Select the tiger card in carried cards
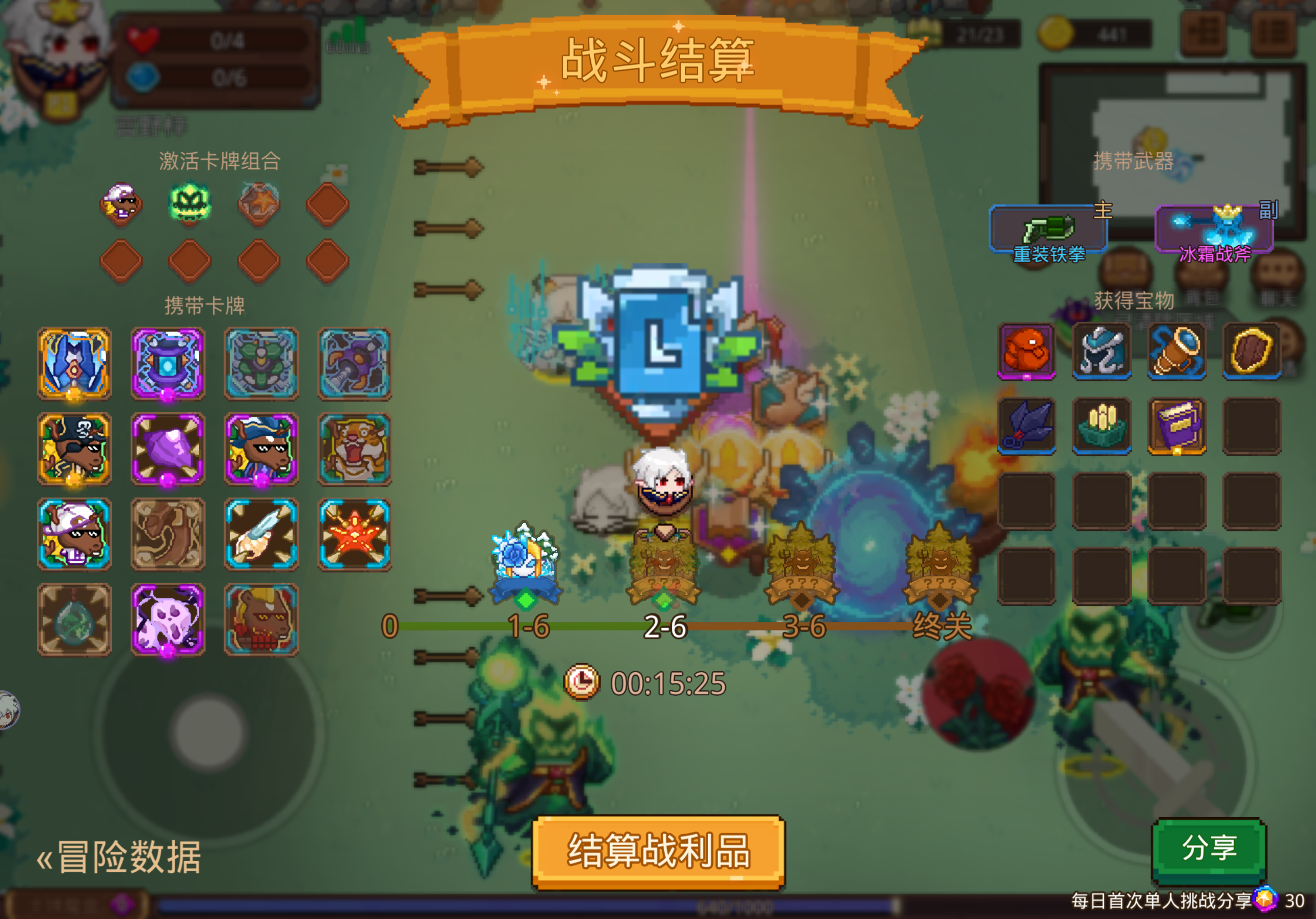This screenshot has height=919, width=1316. point(355,450)
